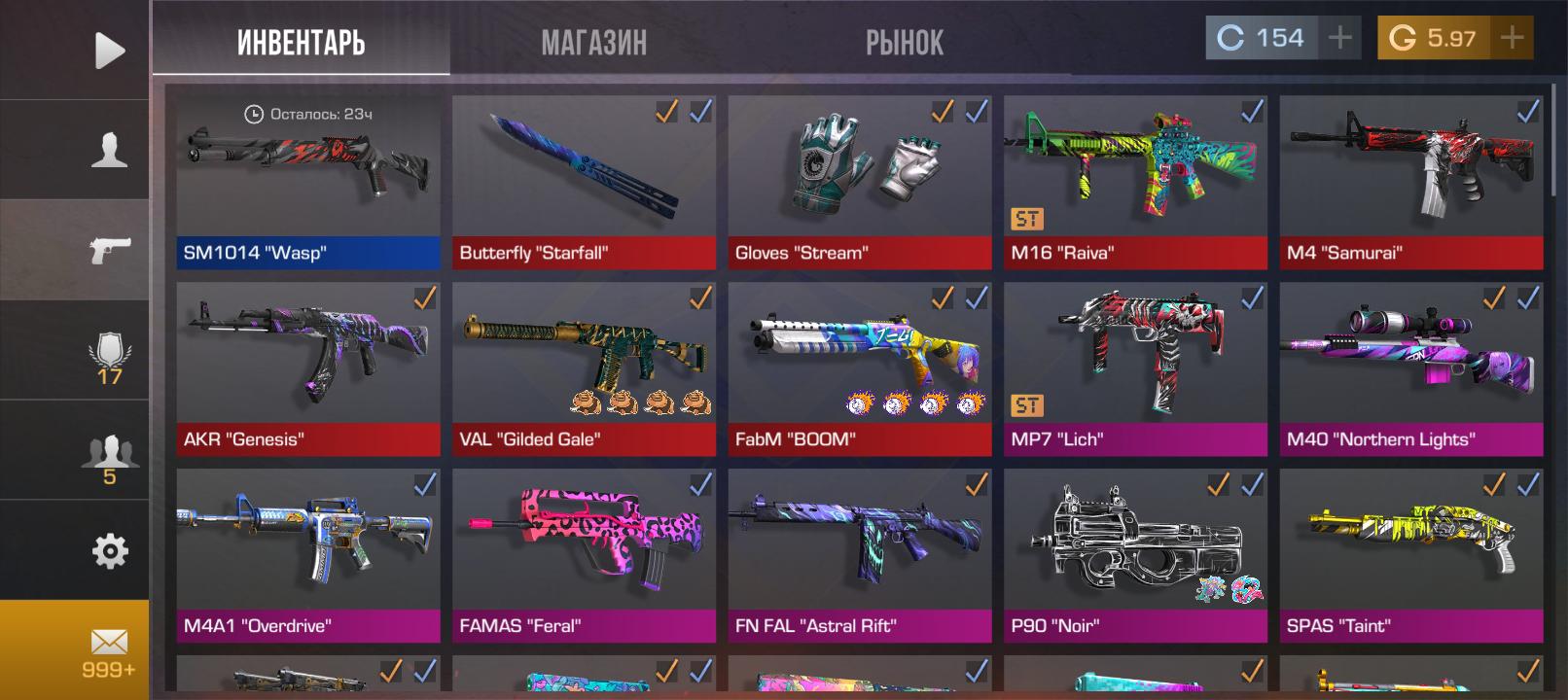The height and width of the screenshot is (700, 1568).
Task: Select the SM1014 "Wasp" shotgun
Action: [307, 182]
